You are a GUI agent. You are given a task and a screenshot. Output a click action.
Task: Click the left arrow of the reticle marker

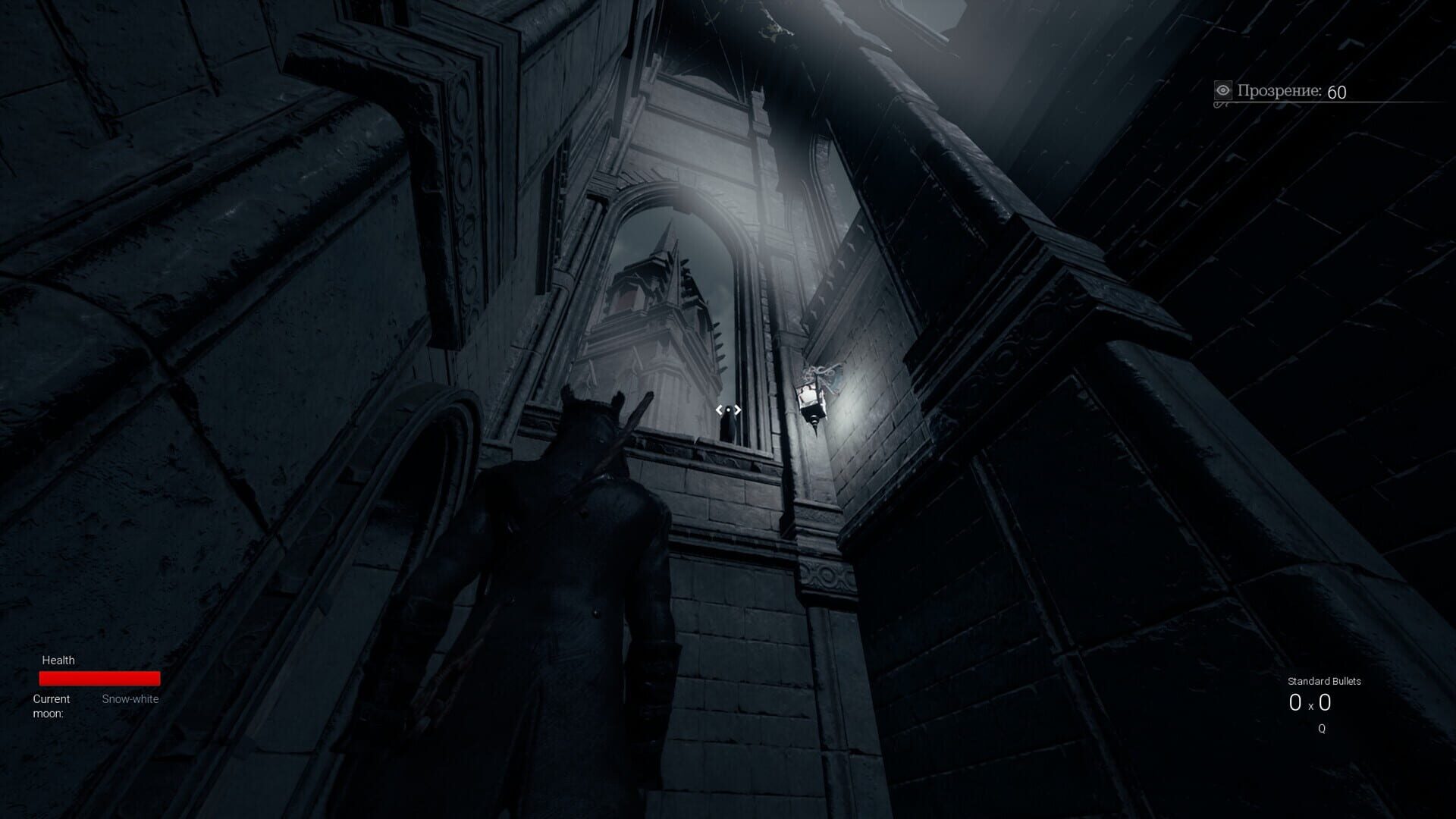719,410
